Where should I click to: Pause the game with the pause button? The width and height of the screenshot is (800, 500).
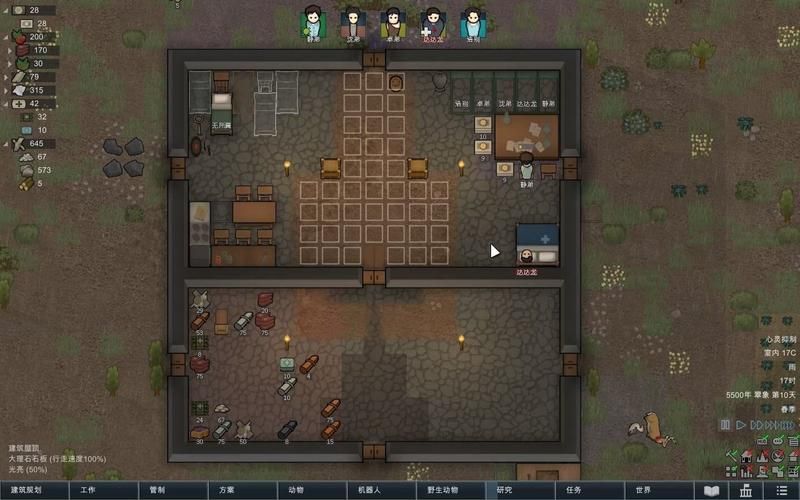click(725, 425)
